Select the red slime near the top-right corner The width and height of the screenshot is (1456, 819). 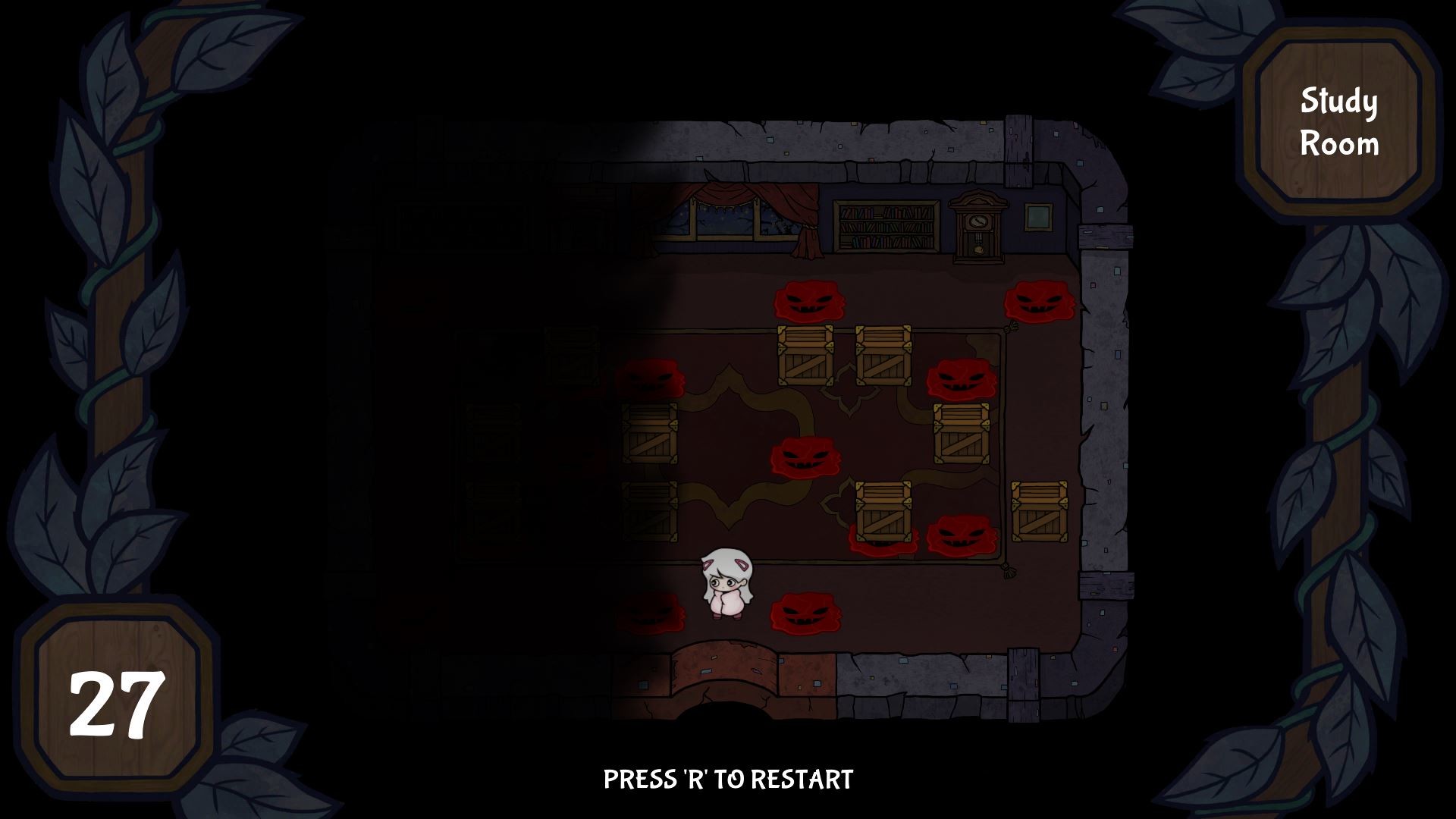click(x=1039, y=303)
